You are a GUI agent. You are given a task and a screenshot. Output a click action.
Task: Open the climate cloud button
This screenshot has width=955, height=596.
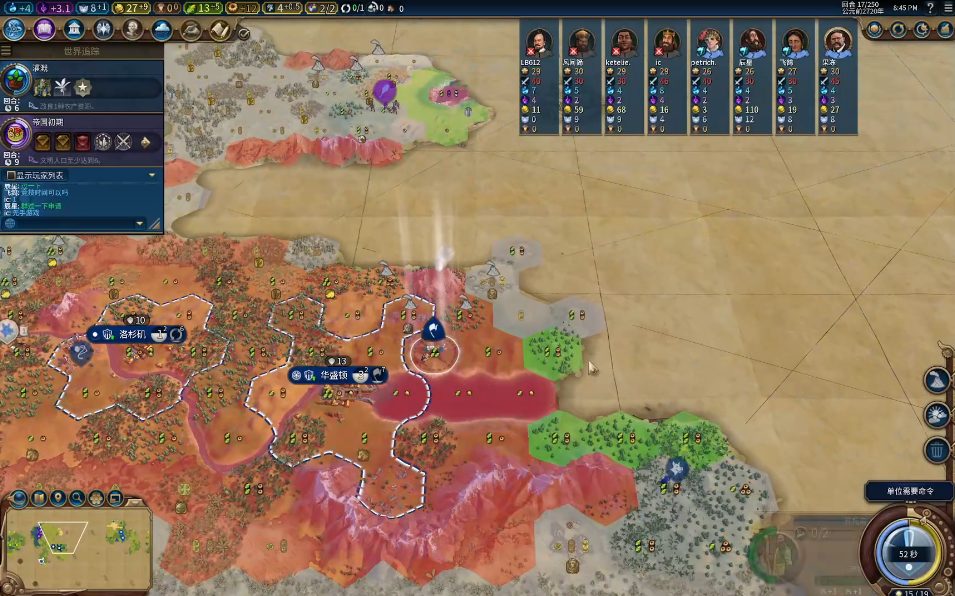[x=162, y=29]
